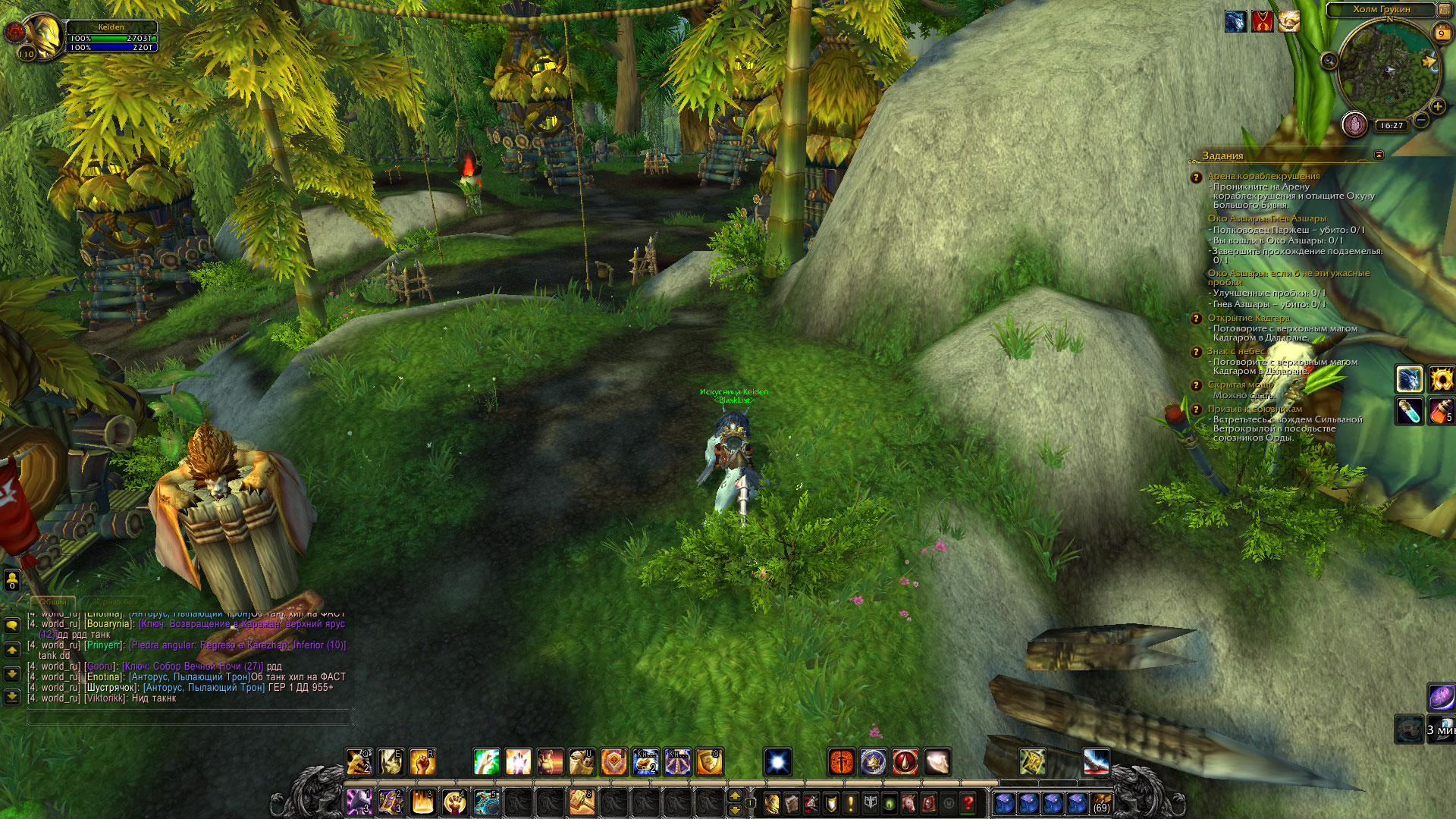Open the backpack showing 69 free slots
This screenshot has width=1456, height=819.
[x=1101, y=802]
